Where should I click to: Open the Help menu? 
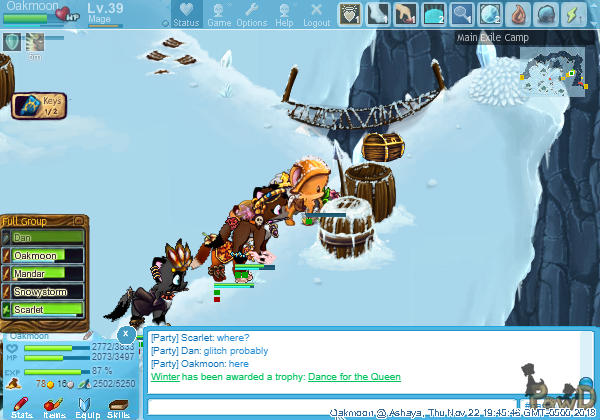(284, 15)
